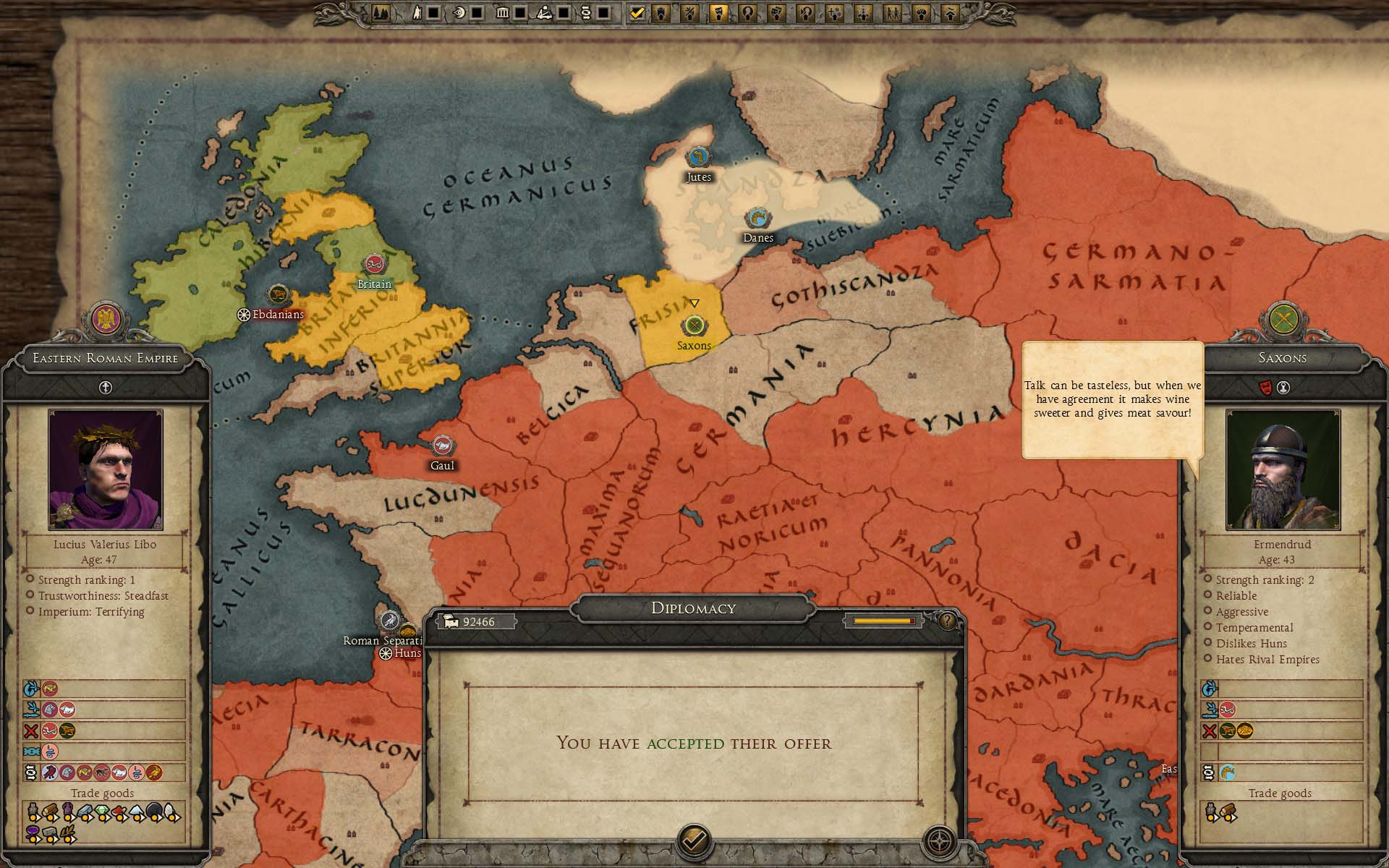Image resolution: width=1389 pixels, height=868 pixels.
Task: Pick the Gaul faction marker
Action: pyautogui.click(x=442, y=446)
